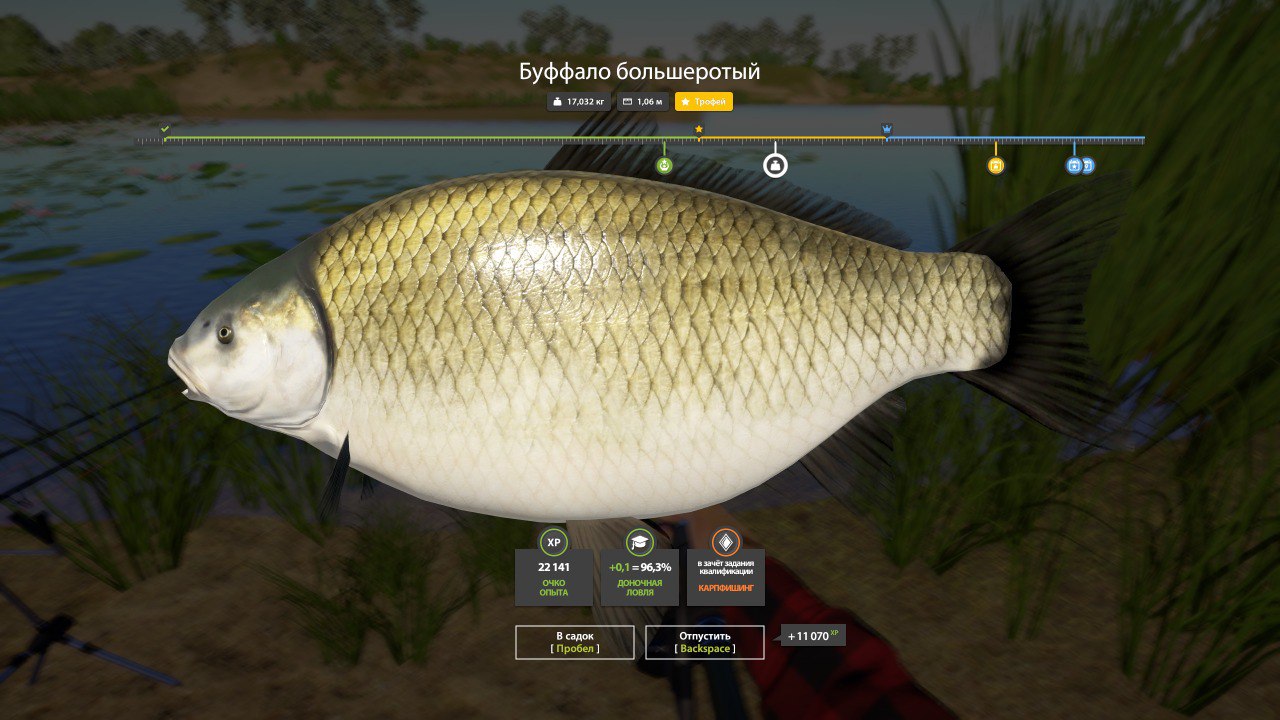Click the blue crown on the weight scale
Screen dimensions: 1280x720
tap(887, 129)
